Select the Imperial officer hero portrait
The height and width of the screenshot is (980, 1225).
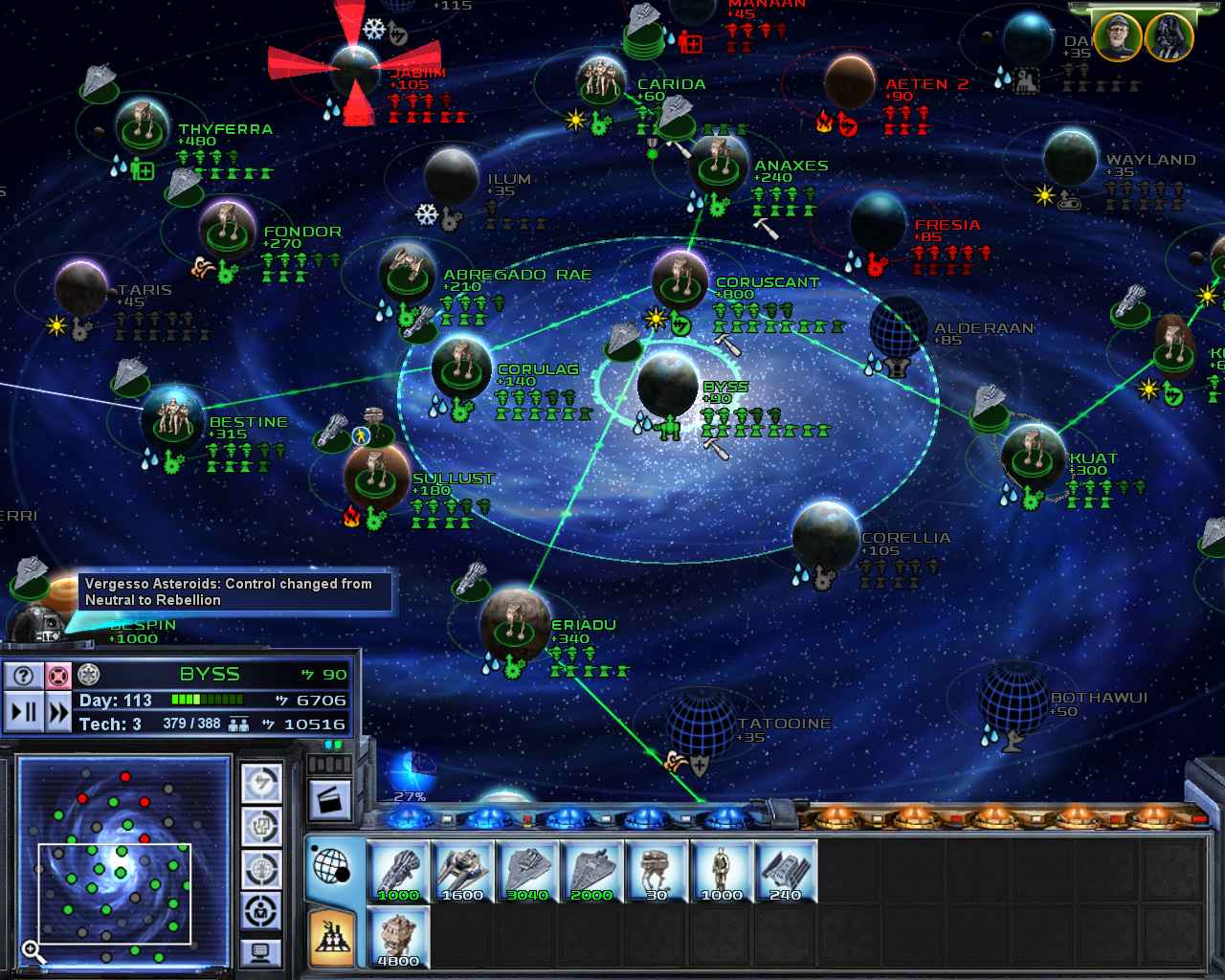click(1117, 36)
